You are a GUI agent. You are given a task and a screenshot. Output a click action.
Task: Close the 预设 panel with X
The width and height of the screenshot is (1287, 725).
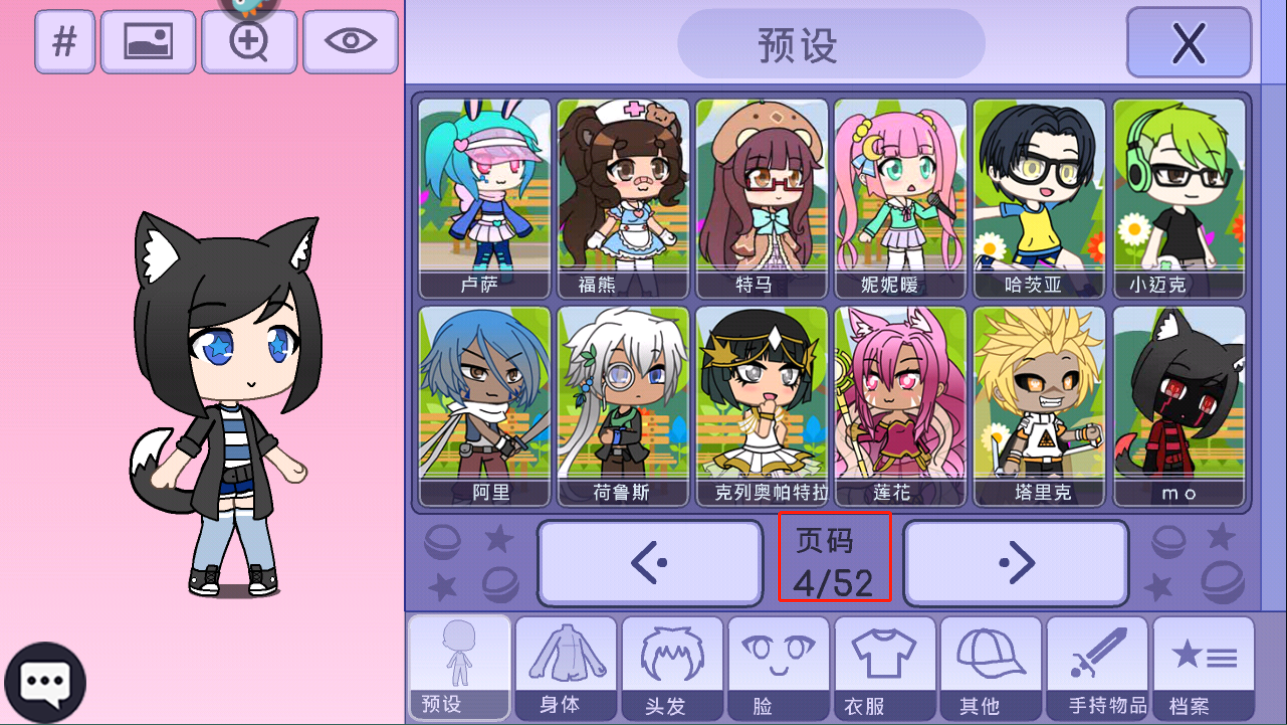(x=1188, y=42)
